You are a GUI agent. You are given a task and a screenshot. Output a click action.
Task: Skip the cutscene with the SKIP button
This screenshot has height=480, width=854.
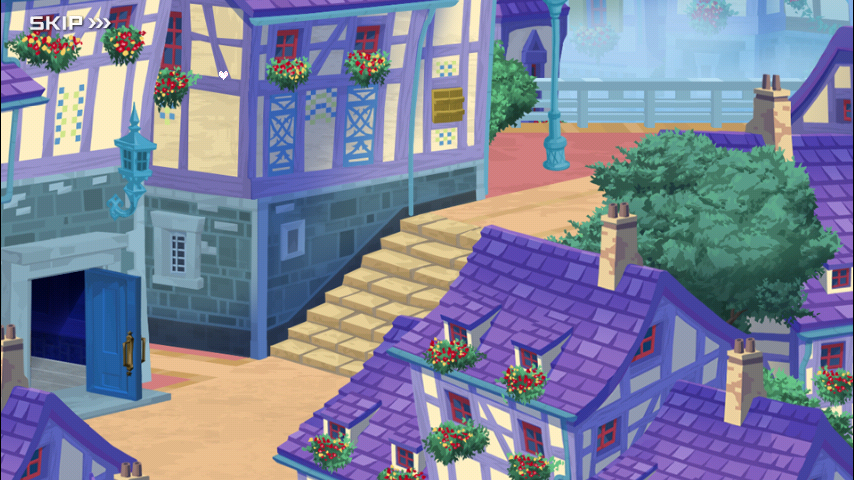[x=69, y=22]
